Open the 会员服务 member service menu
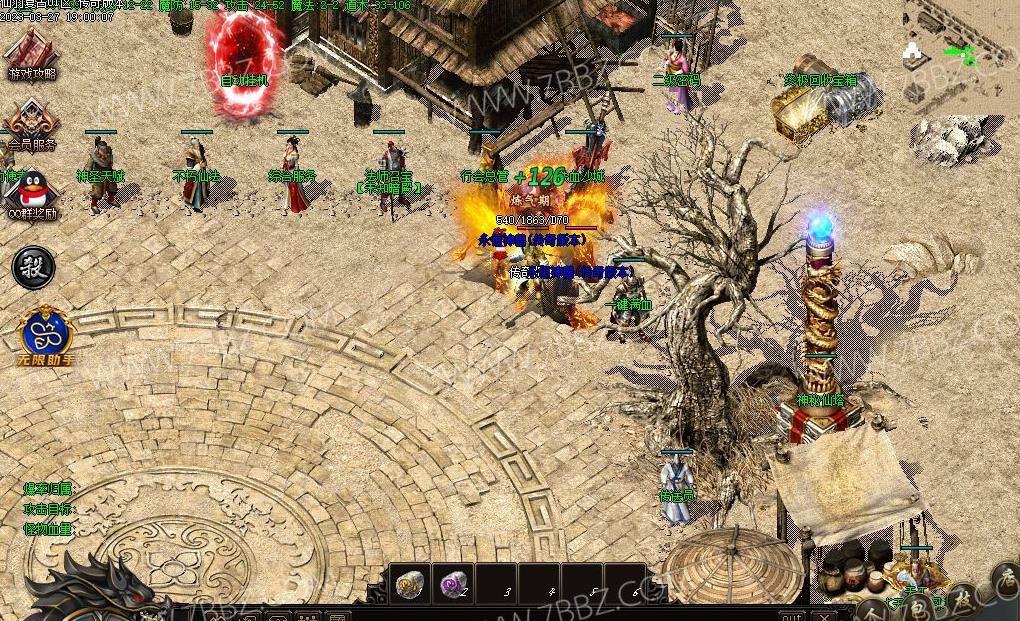 point(31,126)
